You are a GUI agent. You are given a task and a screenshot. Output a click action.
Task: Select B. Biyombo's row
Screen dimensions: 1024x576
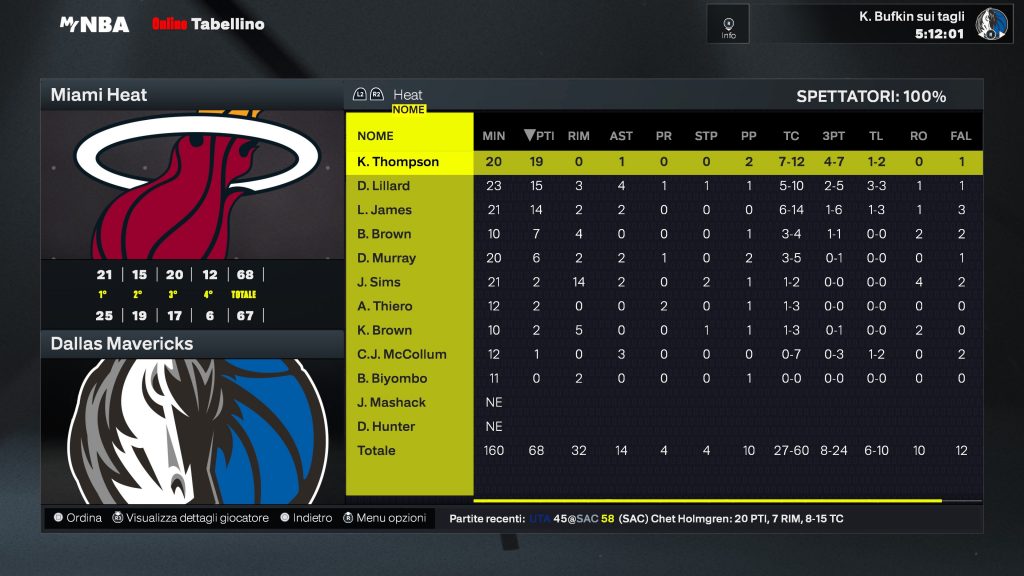pos(392,378)
